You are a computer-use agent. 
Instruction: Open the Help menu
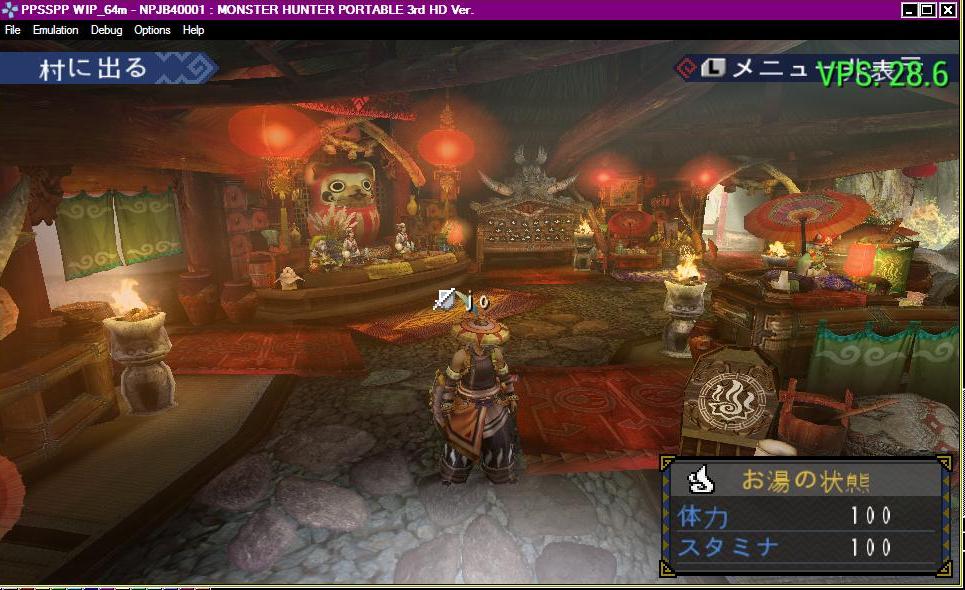click(x=193, y=30)
